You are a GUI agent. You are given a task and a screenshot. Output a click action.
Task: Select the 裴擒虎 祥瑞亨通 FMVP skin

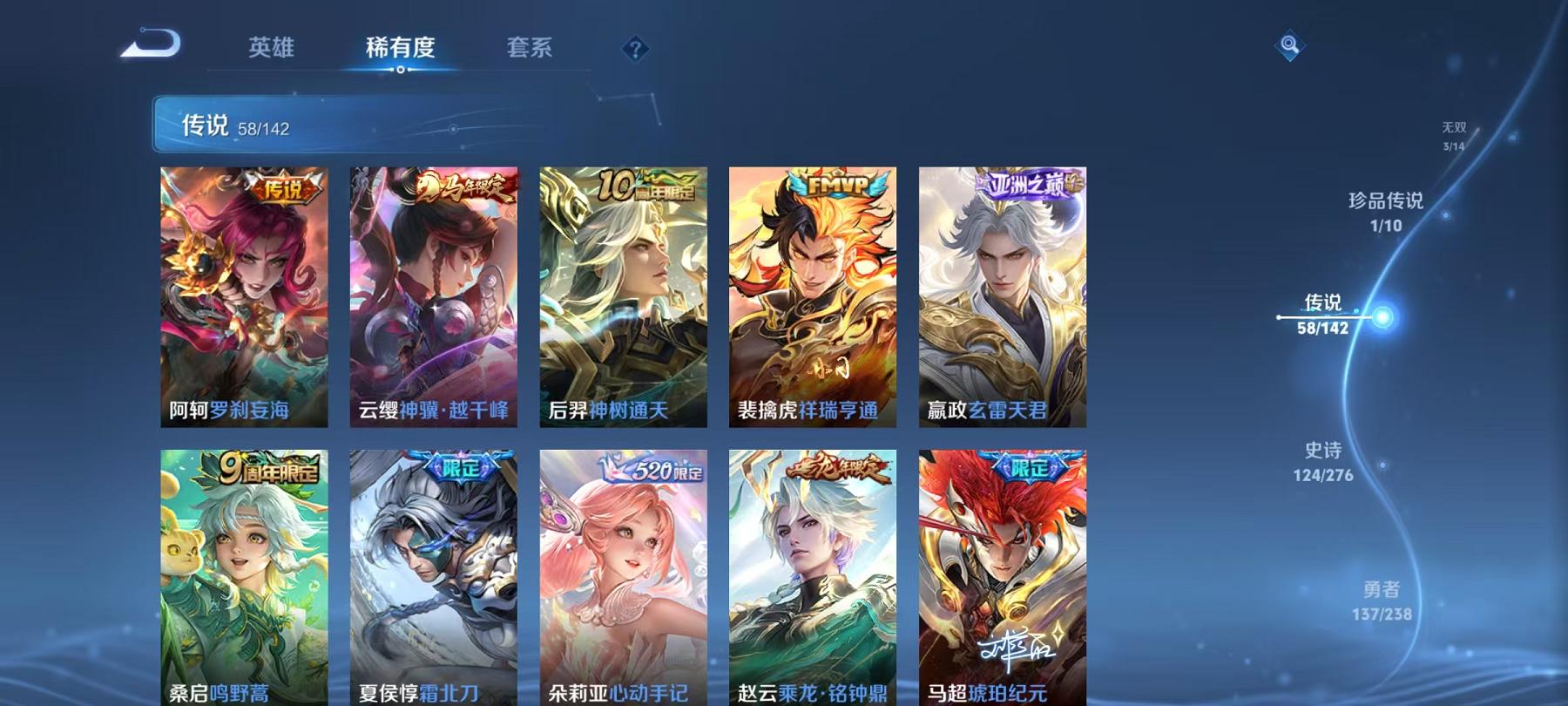(x=810, y=296)
